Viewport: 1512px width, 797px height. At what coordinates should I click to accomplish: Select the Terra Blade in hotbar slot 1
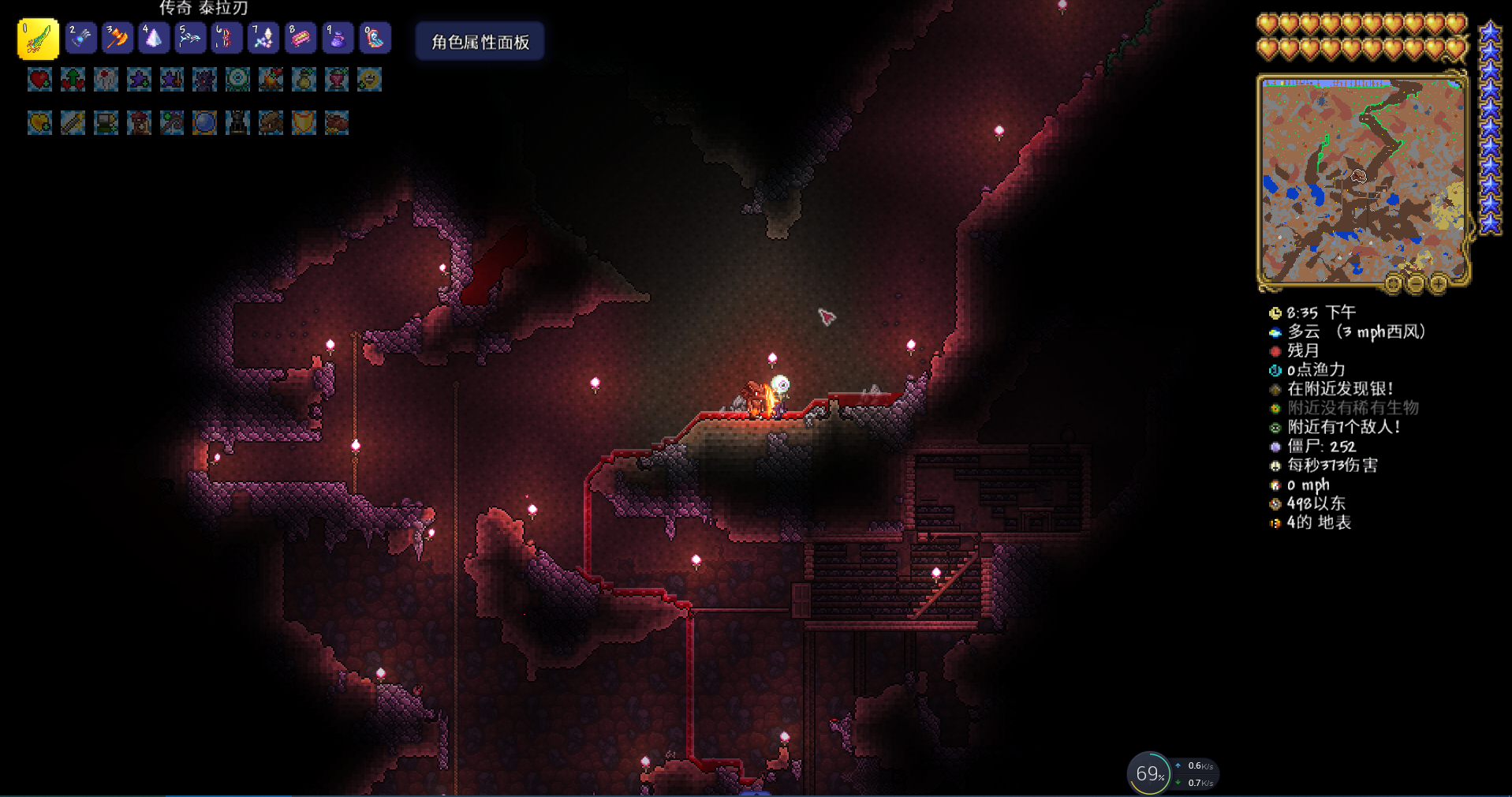[x=38, y=39]
